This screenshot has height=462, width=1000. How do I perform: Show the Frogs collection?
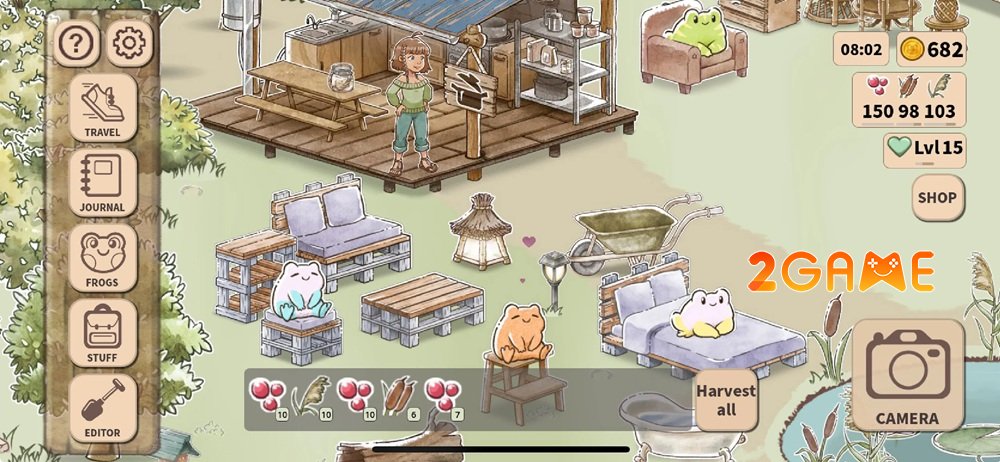[102, 258]
